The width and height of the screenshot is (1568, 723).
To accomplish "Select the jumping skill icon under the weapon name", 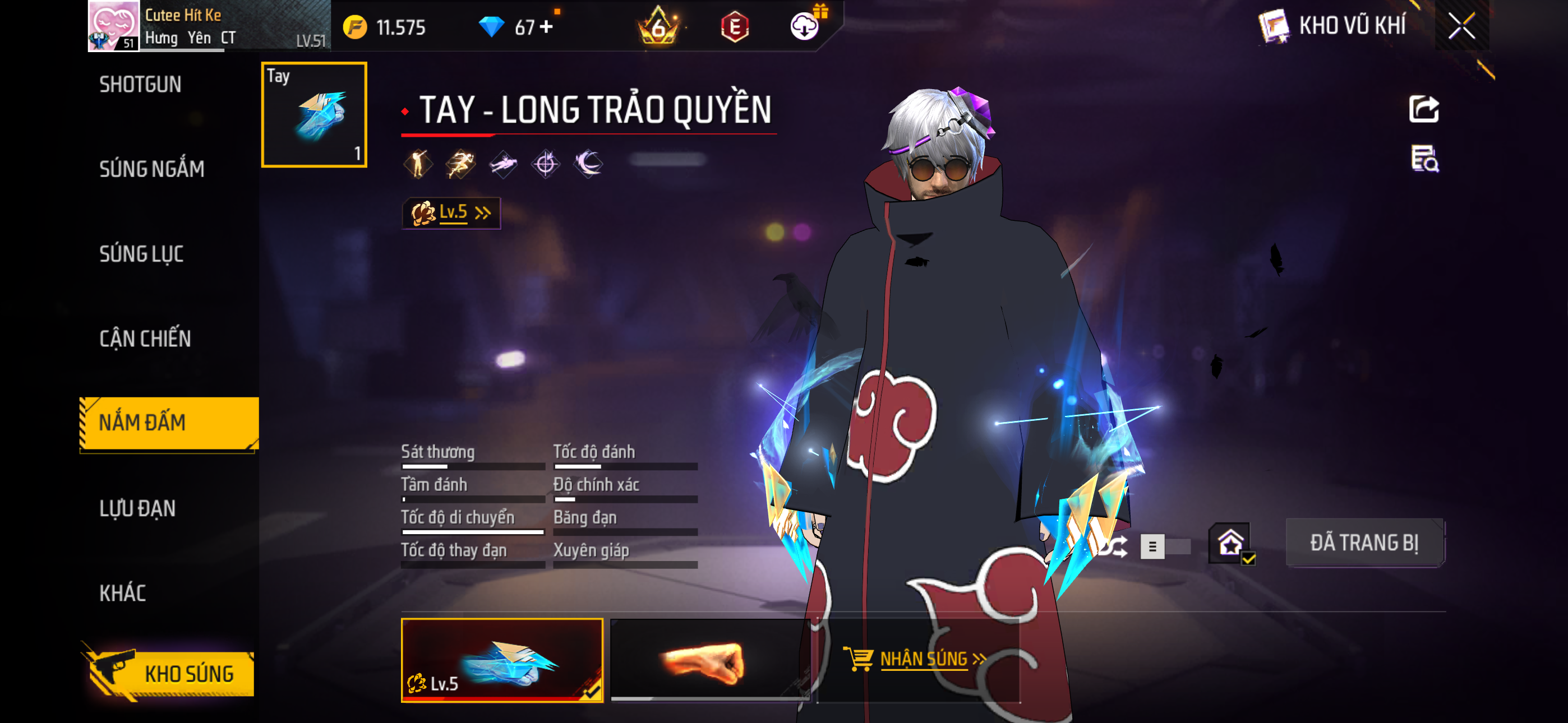I will pyautogui.click(x=418, y=164).
